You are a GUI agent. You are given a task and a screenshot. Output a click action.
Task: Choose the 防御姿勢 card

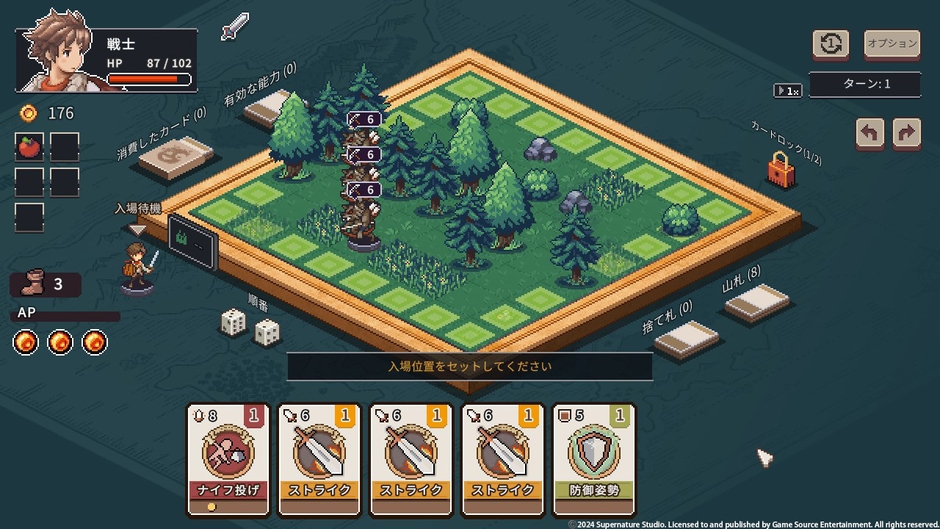point(593,458)
